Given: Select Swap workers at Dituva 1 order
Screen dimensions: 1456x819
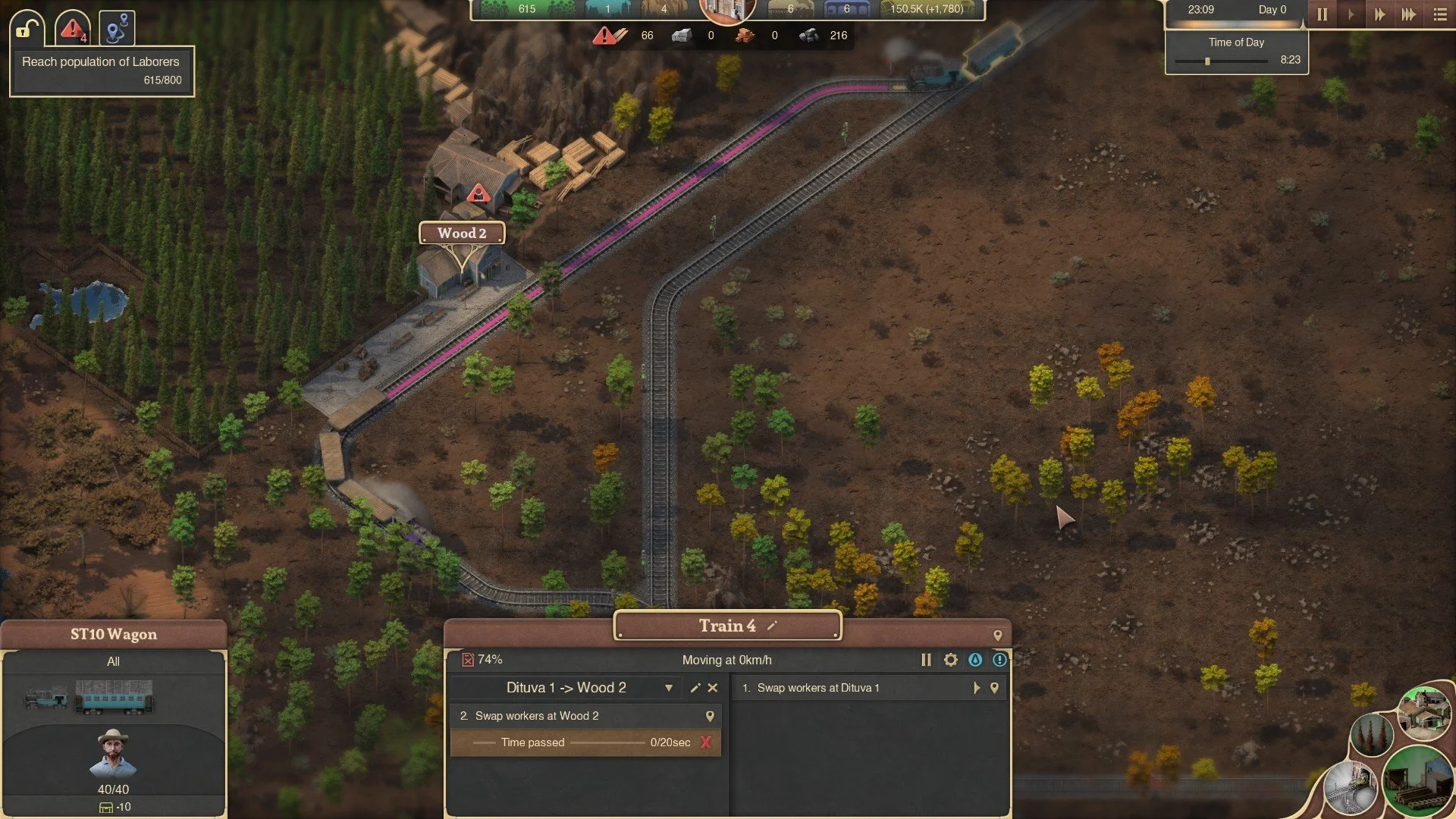Looking at the screenshot, I should (818, 688).
